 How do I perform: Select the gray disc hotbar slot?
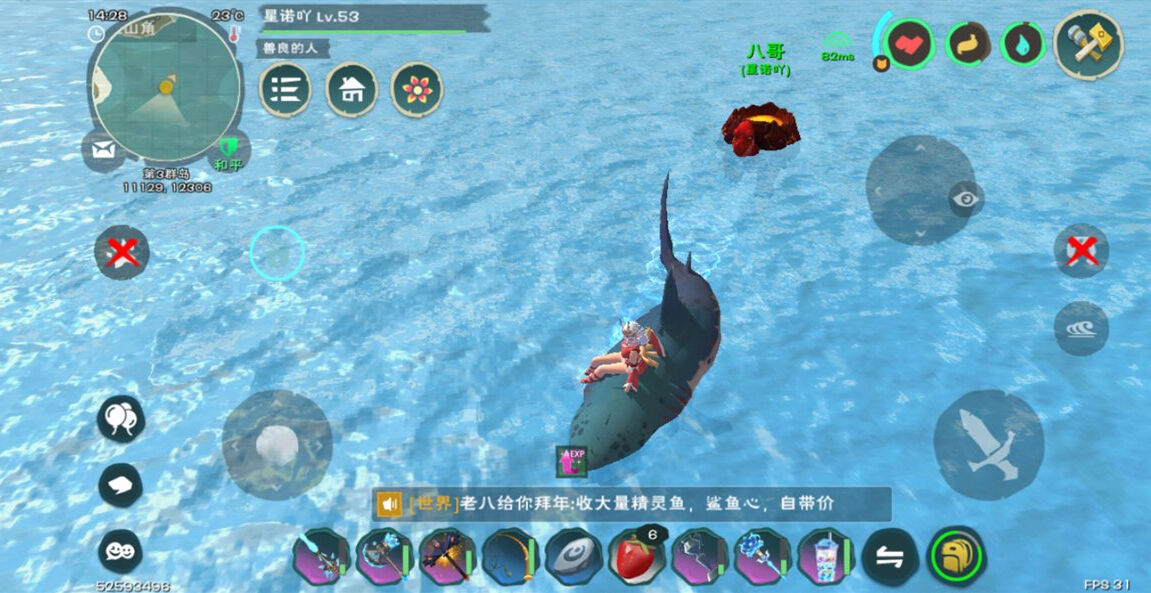pos(573,557)
